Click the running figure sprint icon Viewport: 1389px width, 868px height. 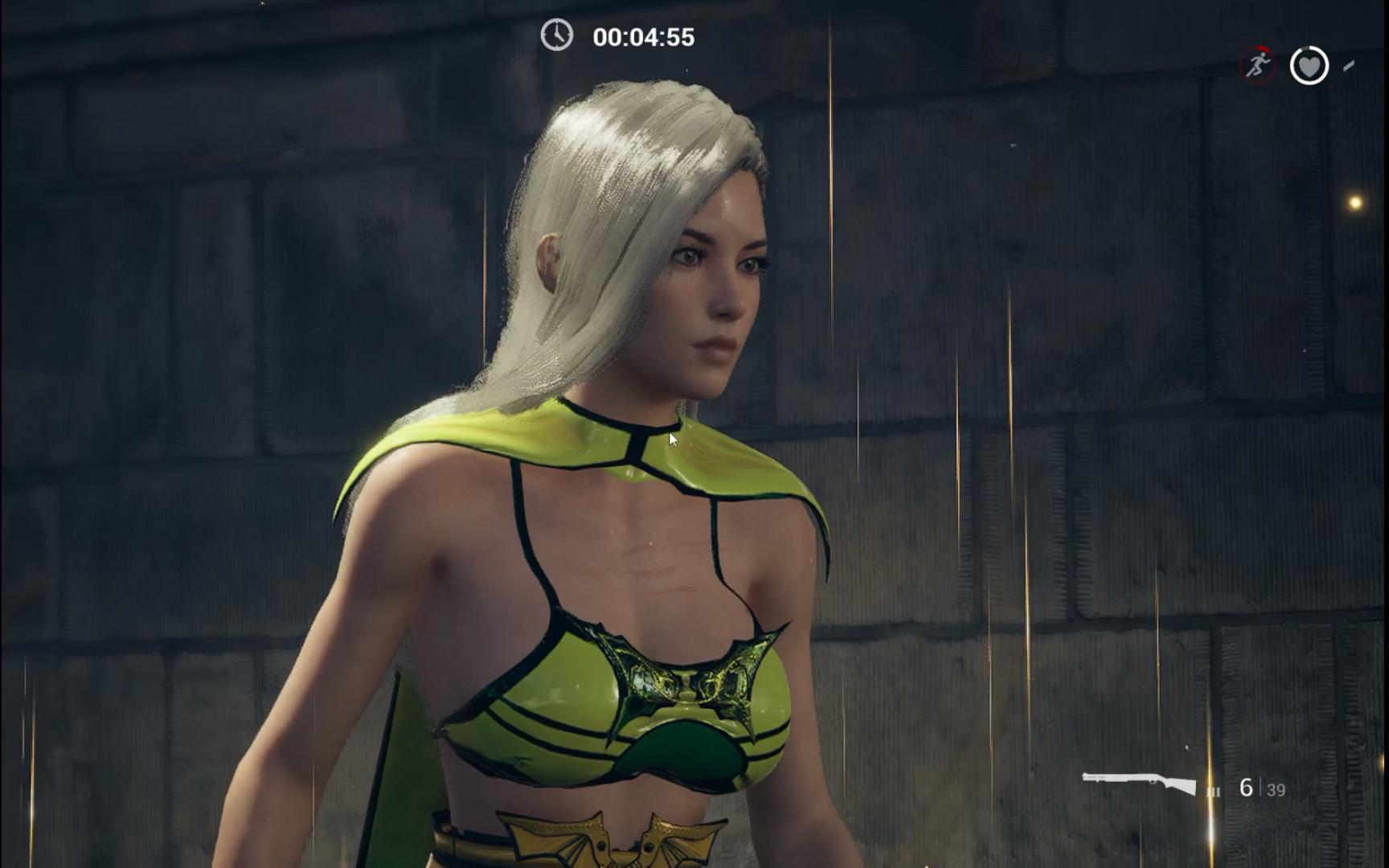[1257, 64]
